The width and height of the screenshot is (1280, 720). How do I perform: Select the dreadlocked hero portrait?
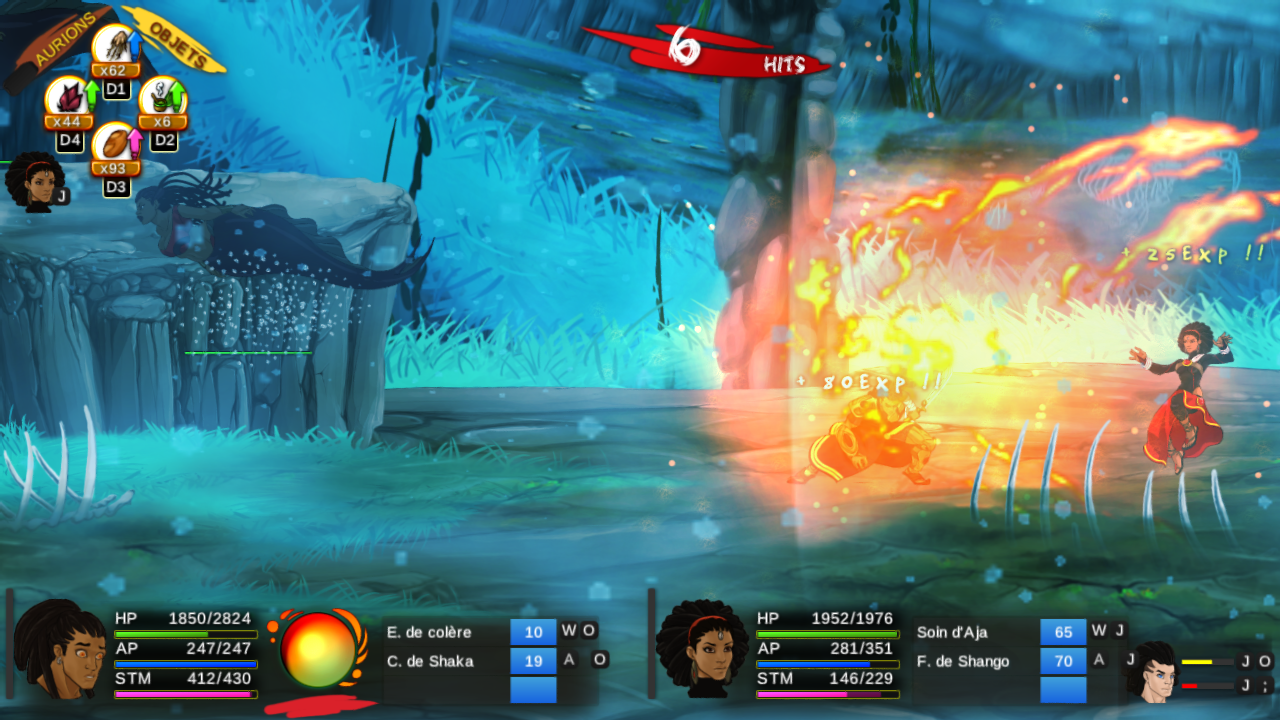(60, 650)
